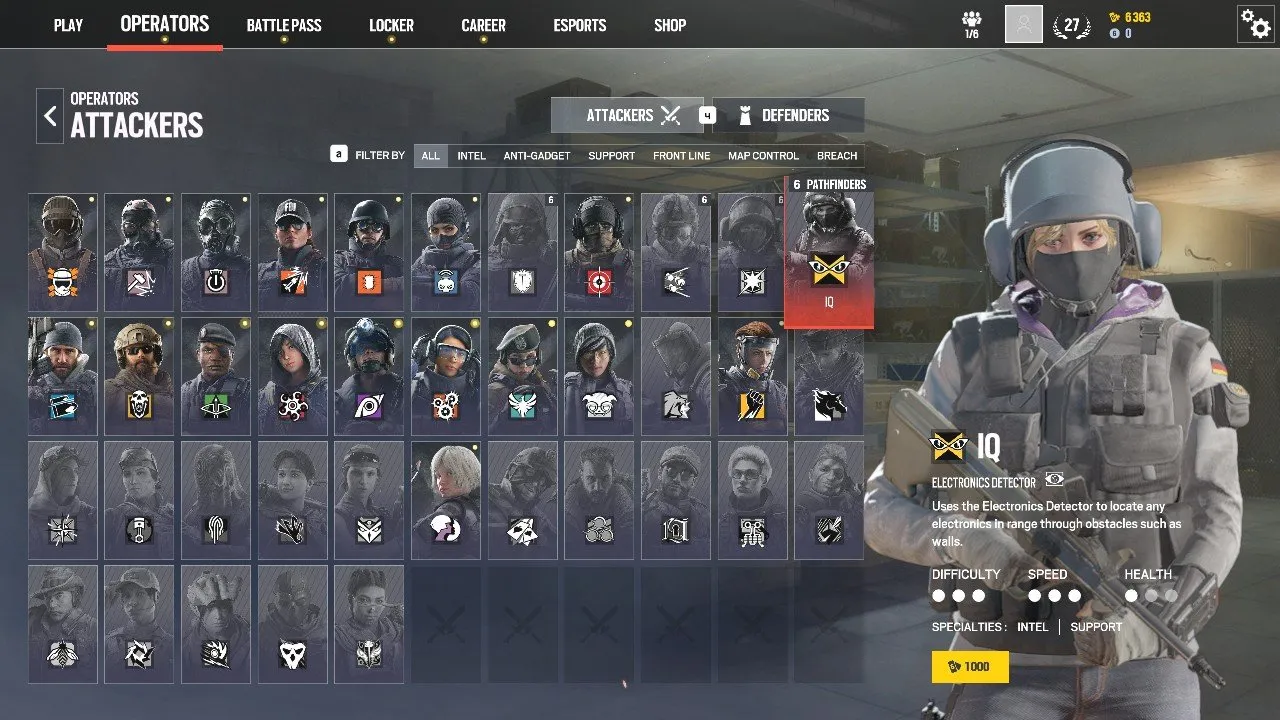Click Glaz's red crosshair scope icon
Viewport: 1280px width, 720px height.
coord(599,280)
